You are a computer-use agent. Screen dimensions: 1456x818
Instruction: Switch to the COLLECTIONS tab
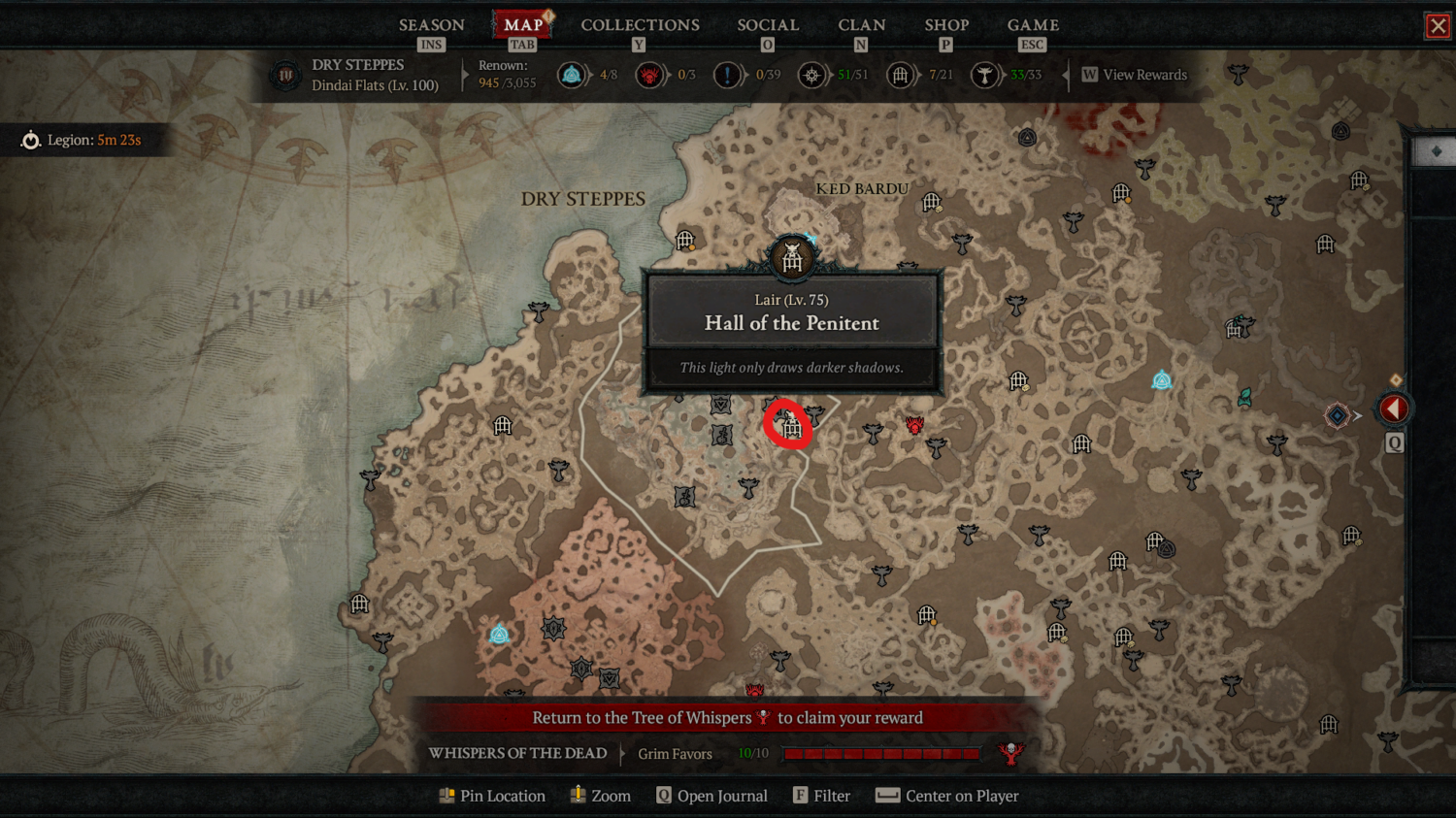tap(640, 25)
